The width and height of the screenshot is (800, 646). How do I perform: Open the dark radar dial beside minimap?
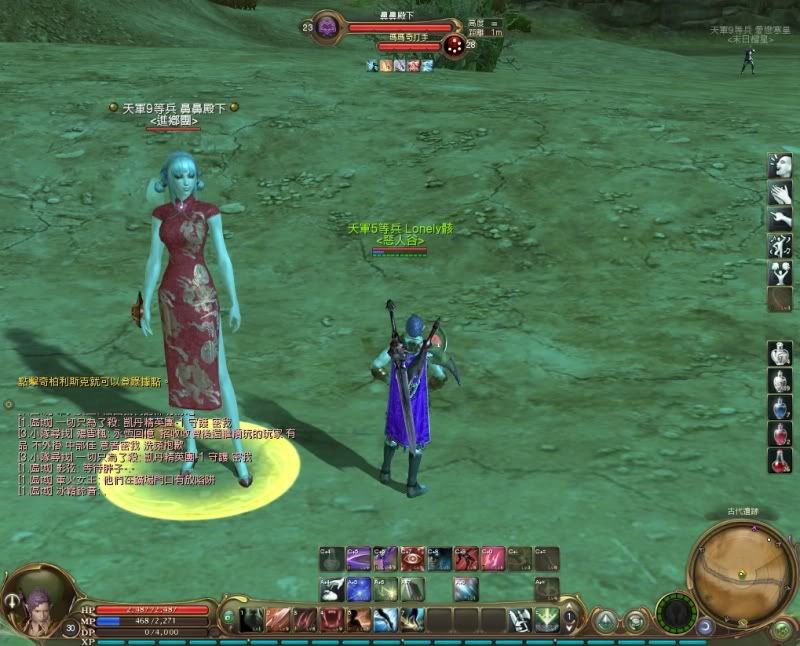point(676,611)
